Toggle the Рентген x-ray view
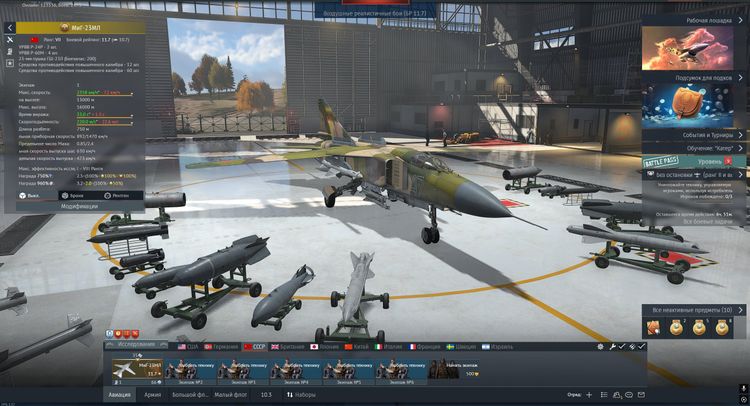 tap(116, 195)
